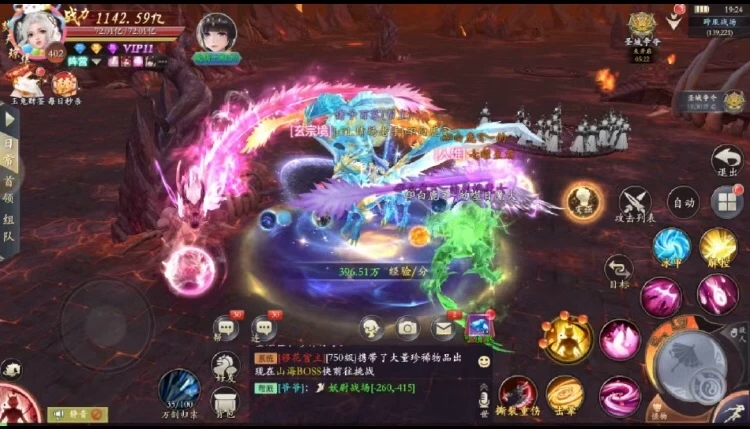Use the 撕裂重伤 skill

coord(518,395)
